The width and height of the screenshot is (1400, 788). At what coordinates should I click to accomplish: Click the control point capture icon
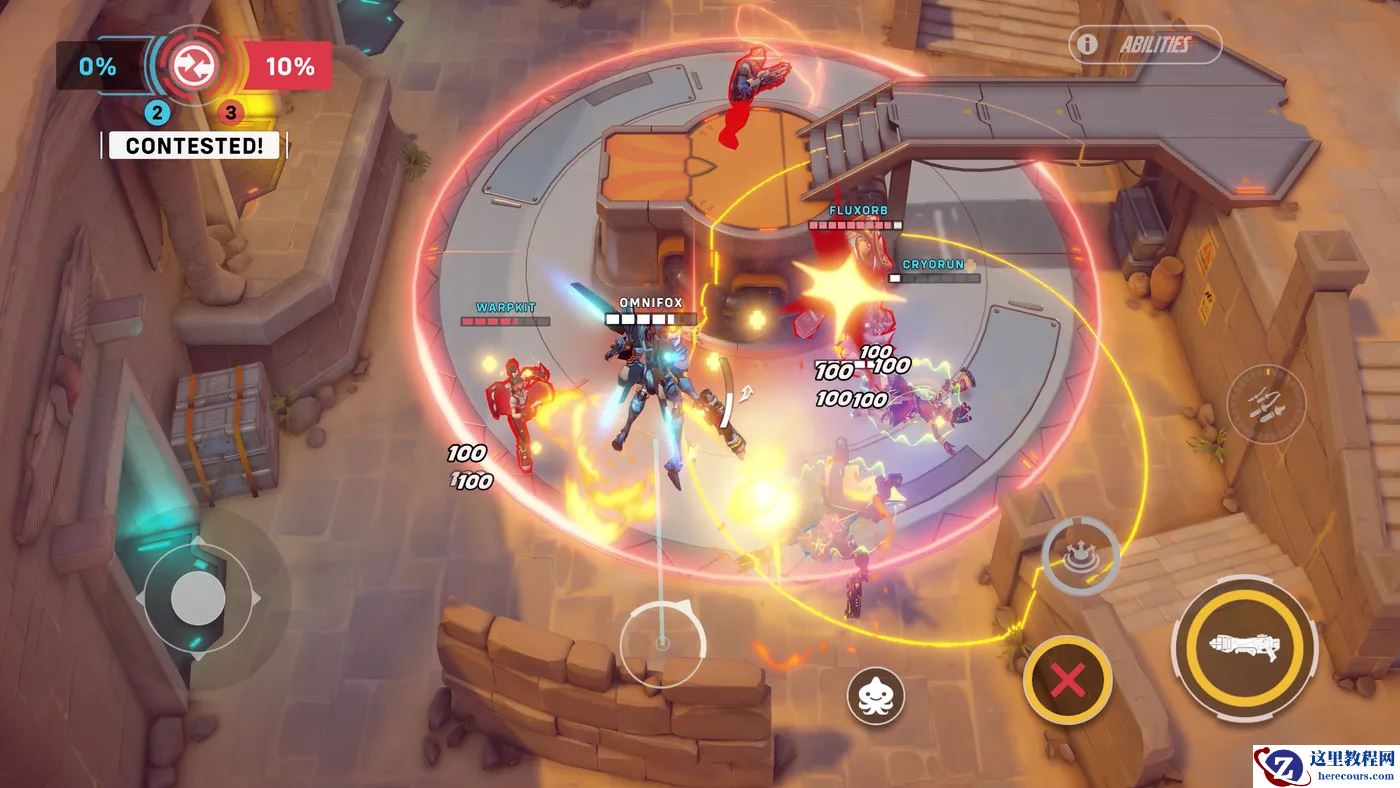(x=188, y=66)
